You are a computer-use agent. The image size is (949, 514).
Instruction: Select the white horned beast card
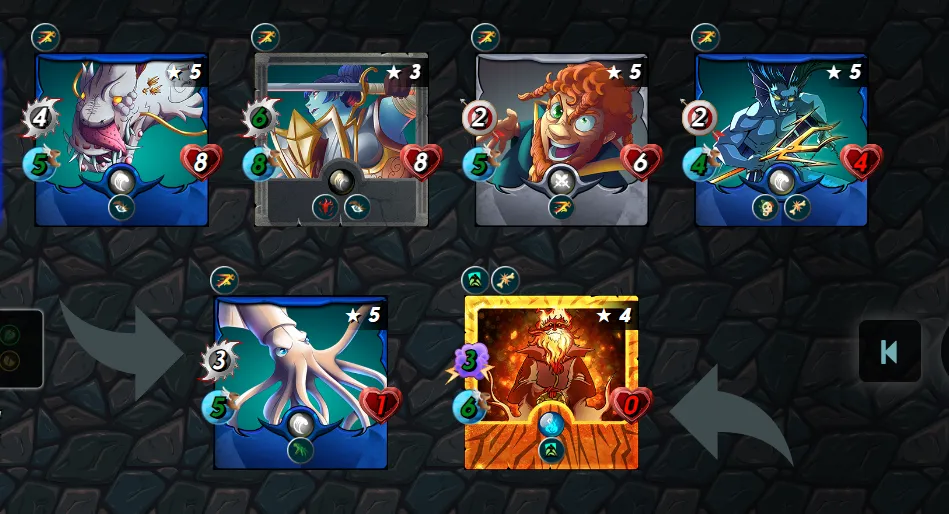click(121, 140)
